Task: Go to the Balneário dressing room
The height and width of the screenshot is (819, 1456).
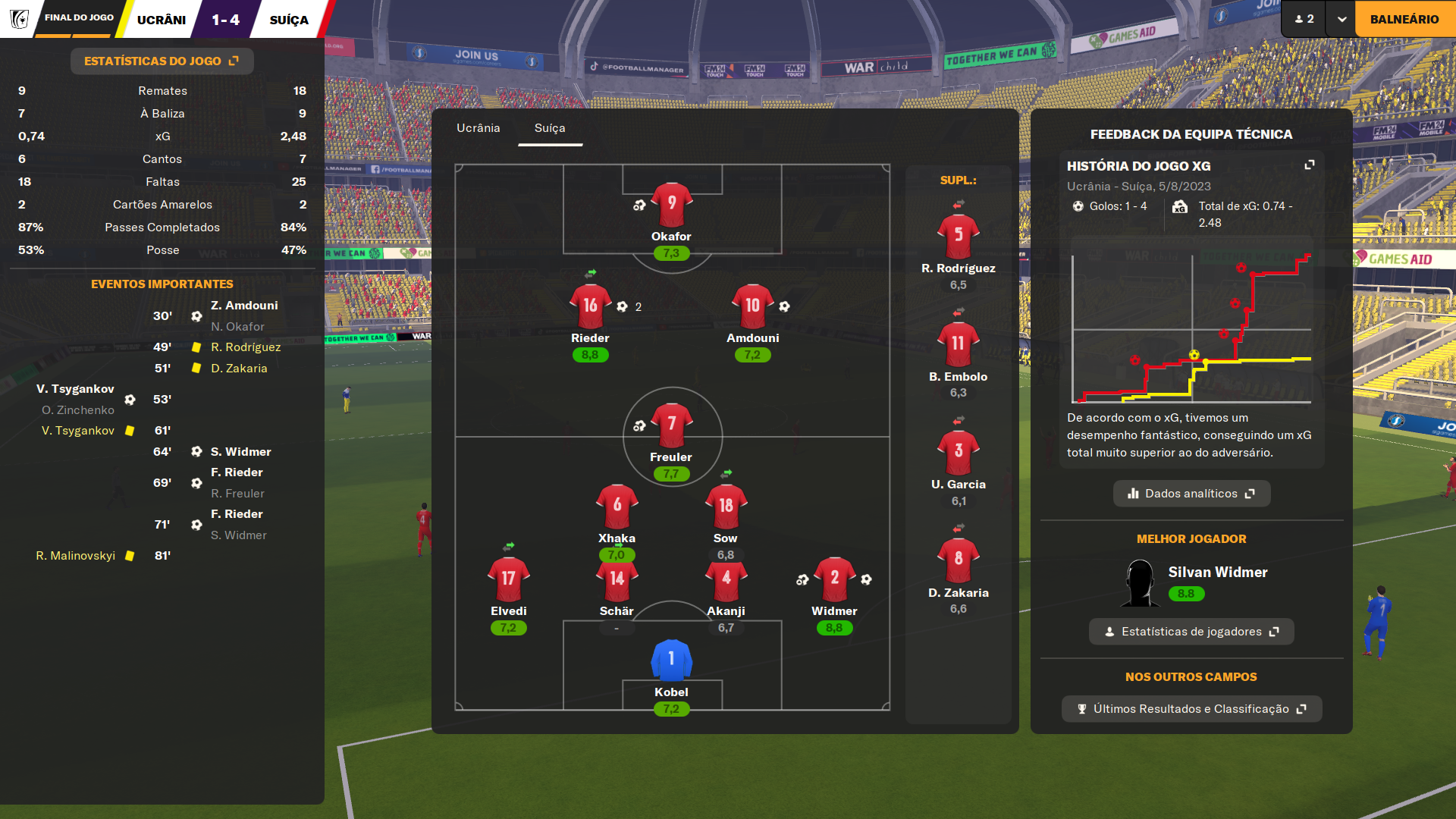Action: pyautogui.click(x=1404, y=19)
